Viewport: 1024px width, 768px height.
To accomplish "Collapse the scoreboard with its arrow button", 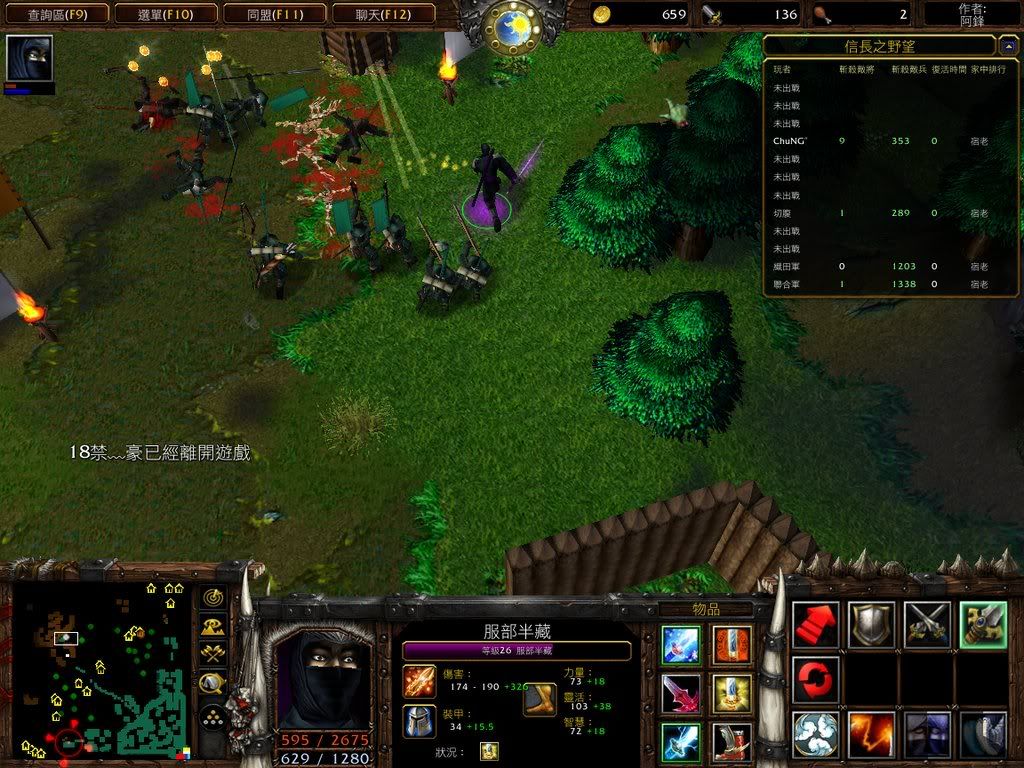I will tap(1009, 45).
